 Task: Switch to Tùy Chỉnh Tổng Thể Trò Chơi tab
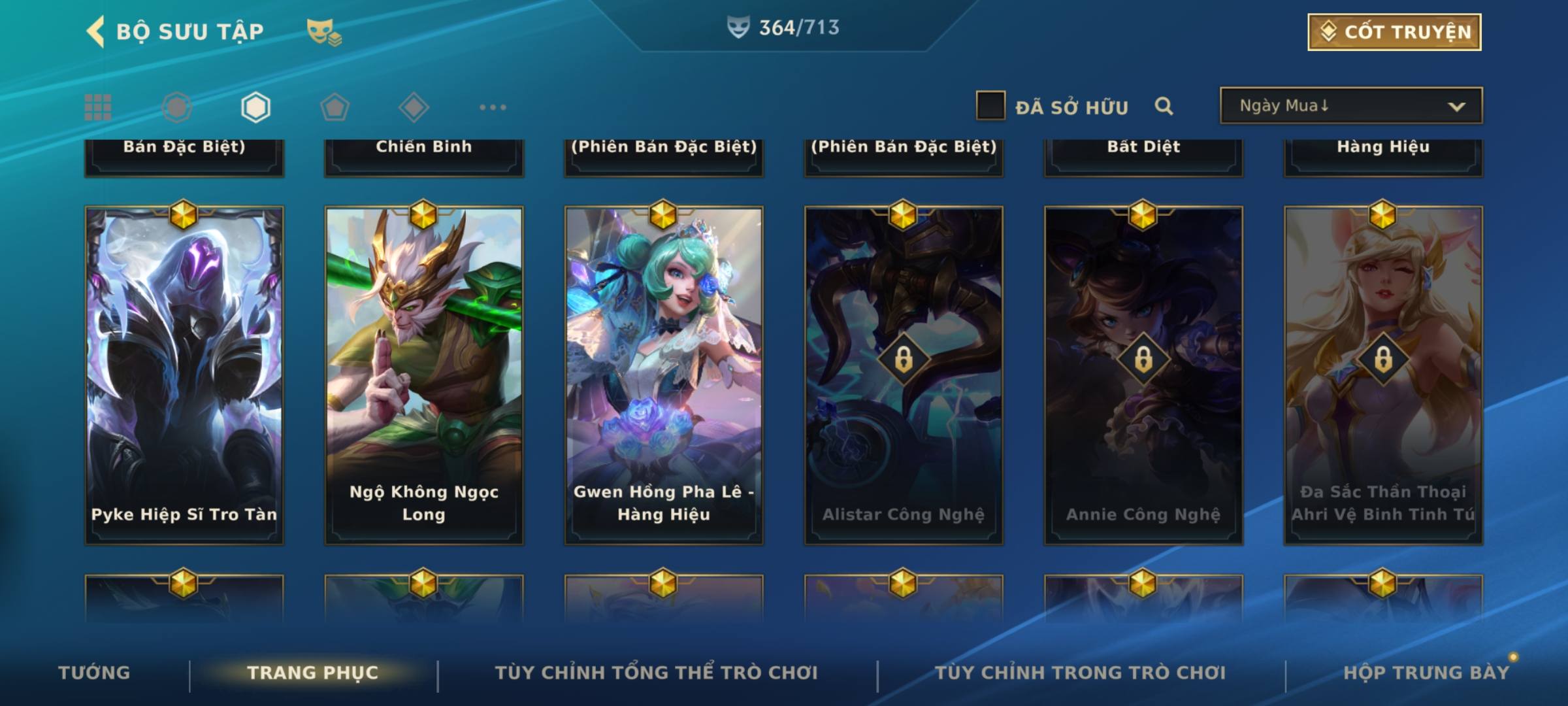click(x=656, y=673)
